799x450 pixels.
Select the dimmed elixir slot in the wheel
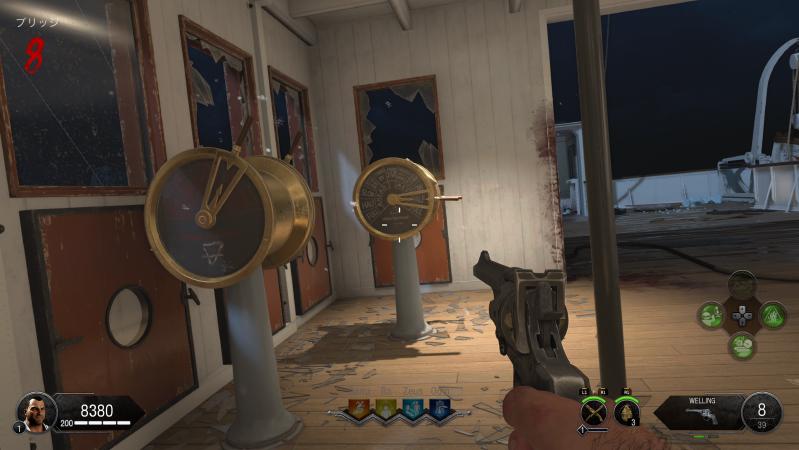pos(741,285)
